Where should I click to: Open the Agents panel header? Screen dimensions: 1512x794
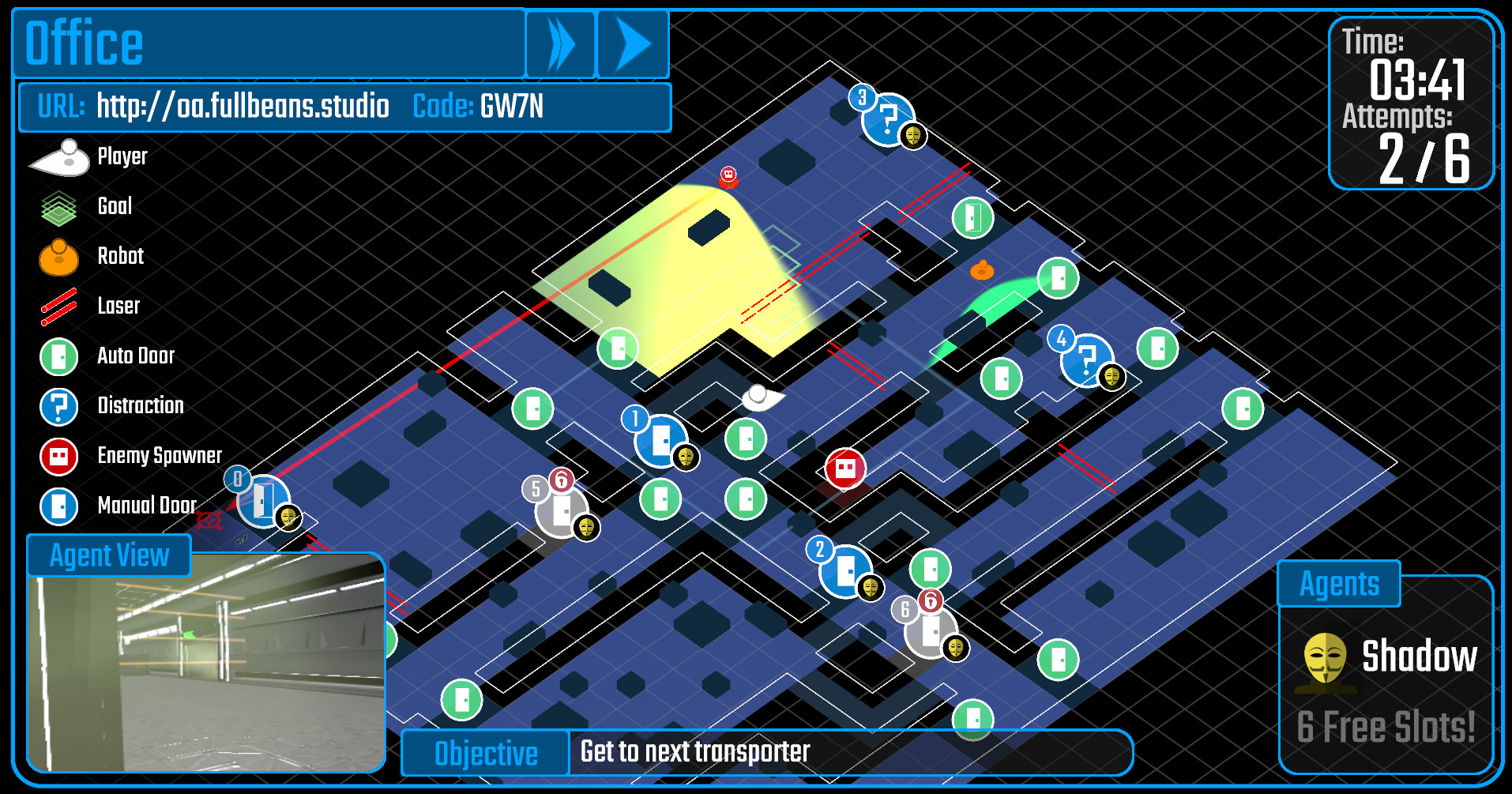pyautogui.click(x=1338, y=583)
